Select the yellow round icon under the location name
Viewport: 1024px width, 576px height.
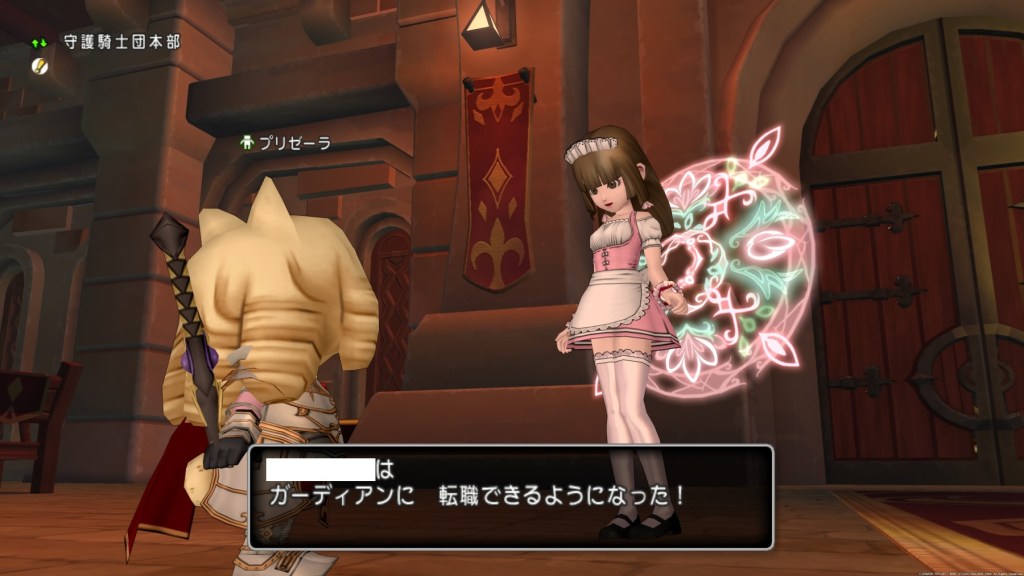point(39,64)
